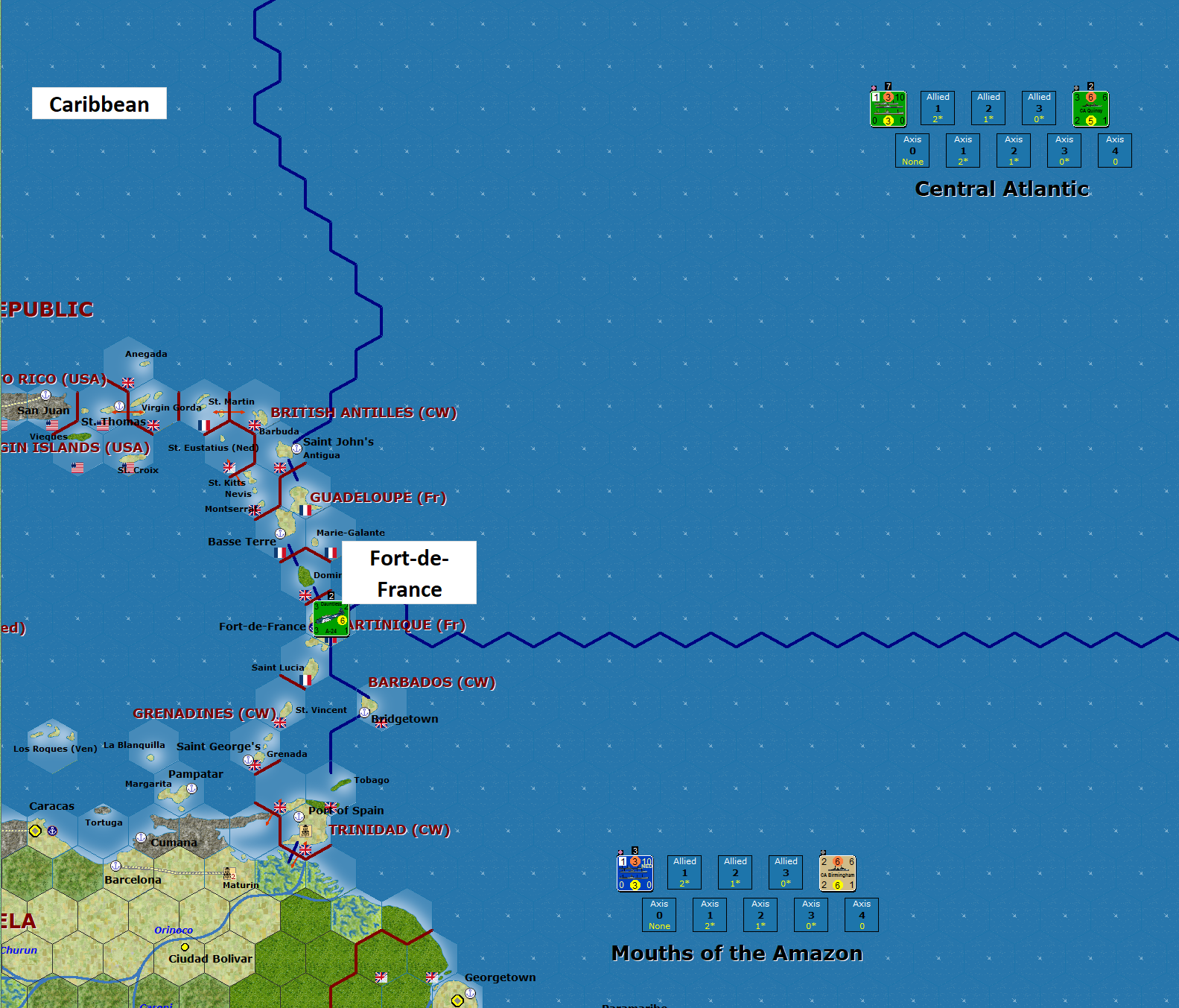Select the Axis 0 None box in Central Atlantic

click(912, 150)
